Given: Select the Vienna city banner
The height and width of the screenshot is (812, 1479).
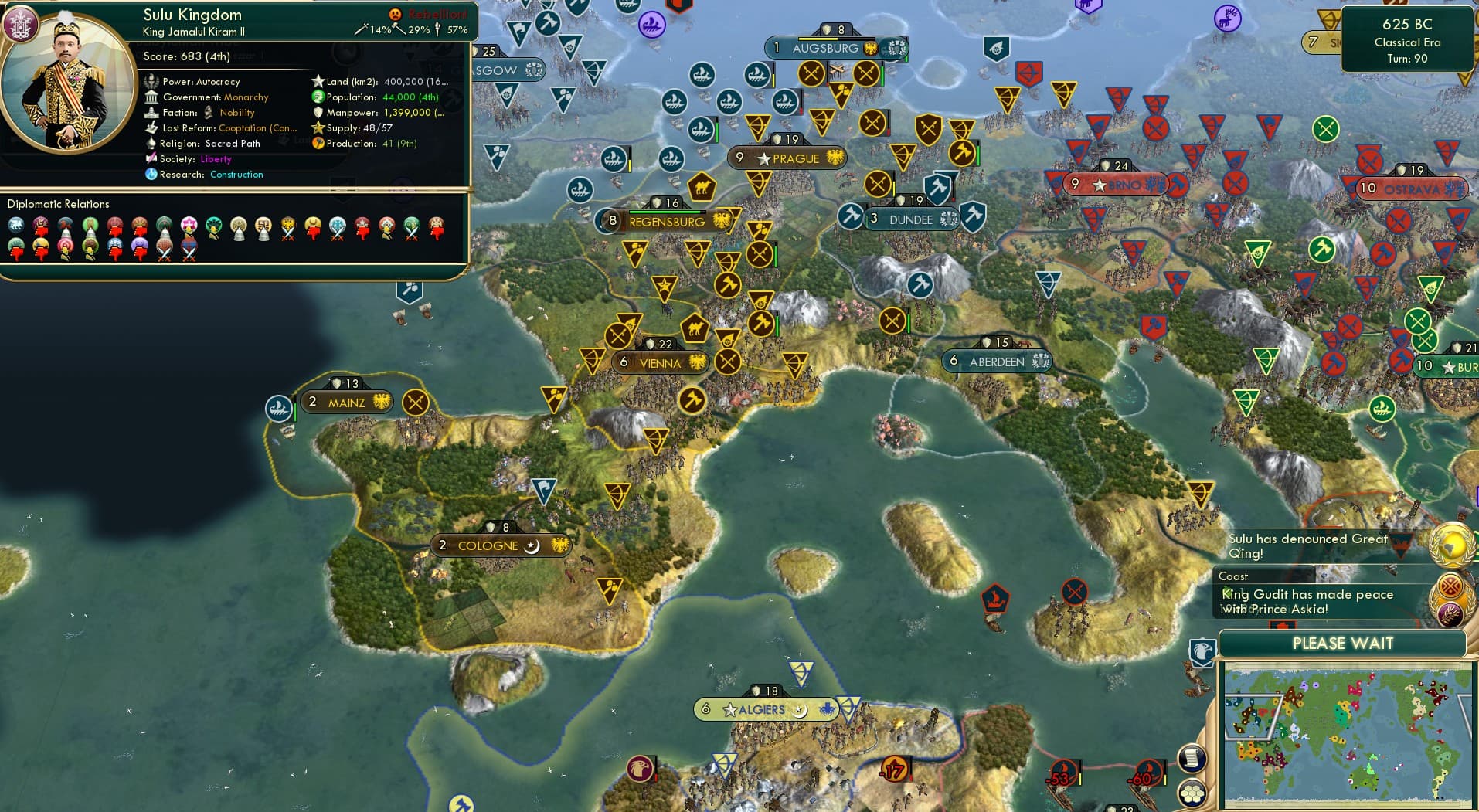Looking at the screenshot, I should click(661, 361).
